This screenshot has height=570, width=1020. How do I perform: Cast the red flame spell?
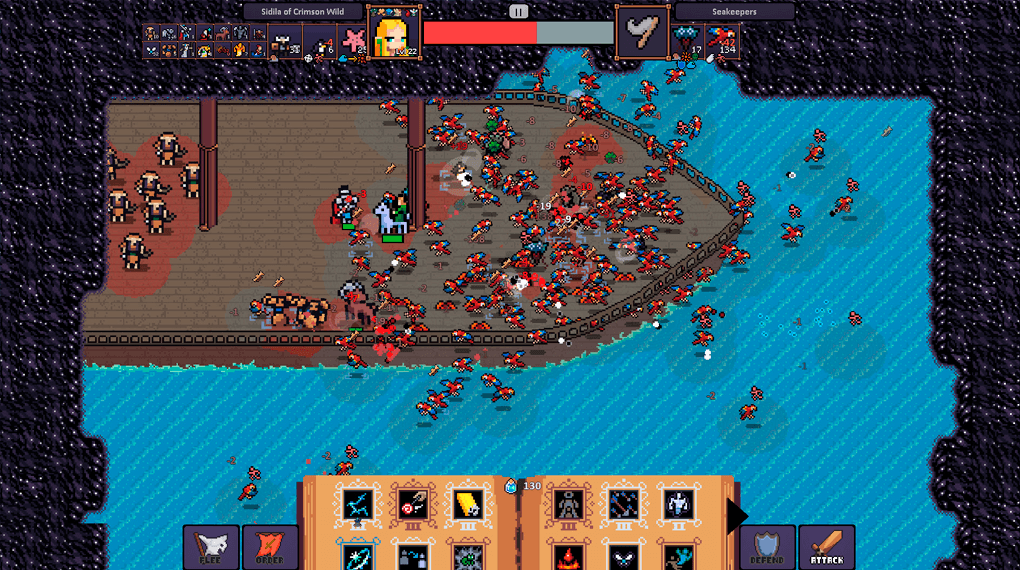tap(569, 556)
